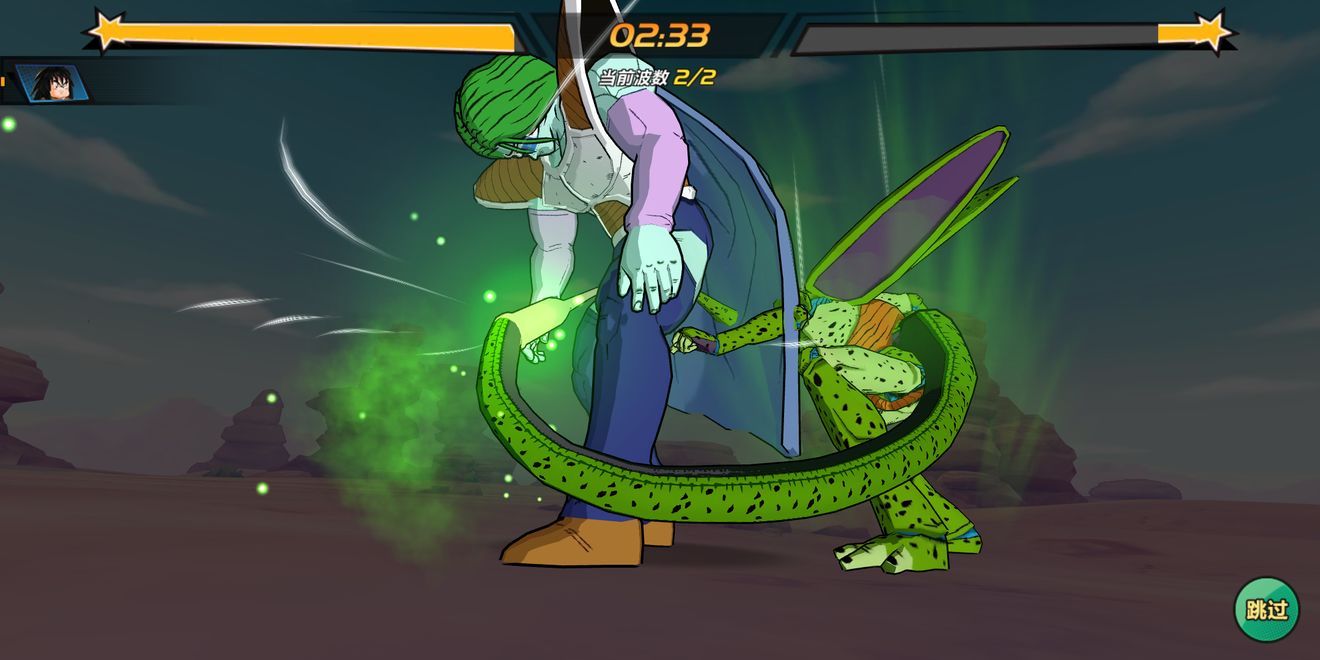Screen dimensions: 1320x660
Task: Tap the green 跳过 skip button
Action: point(1266,608)
